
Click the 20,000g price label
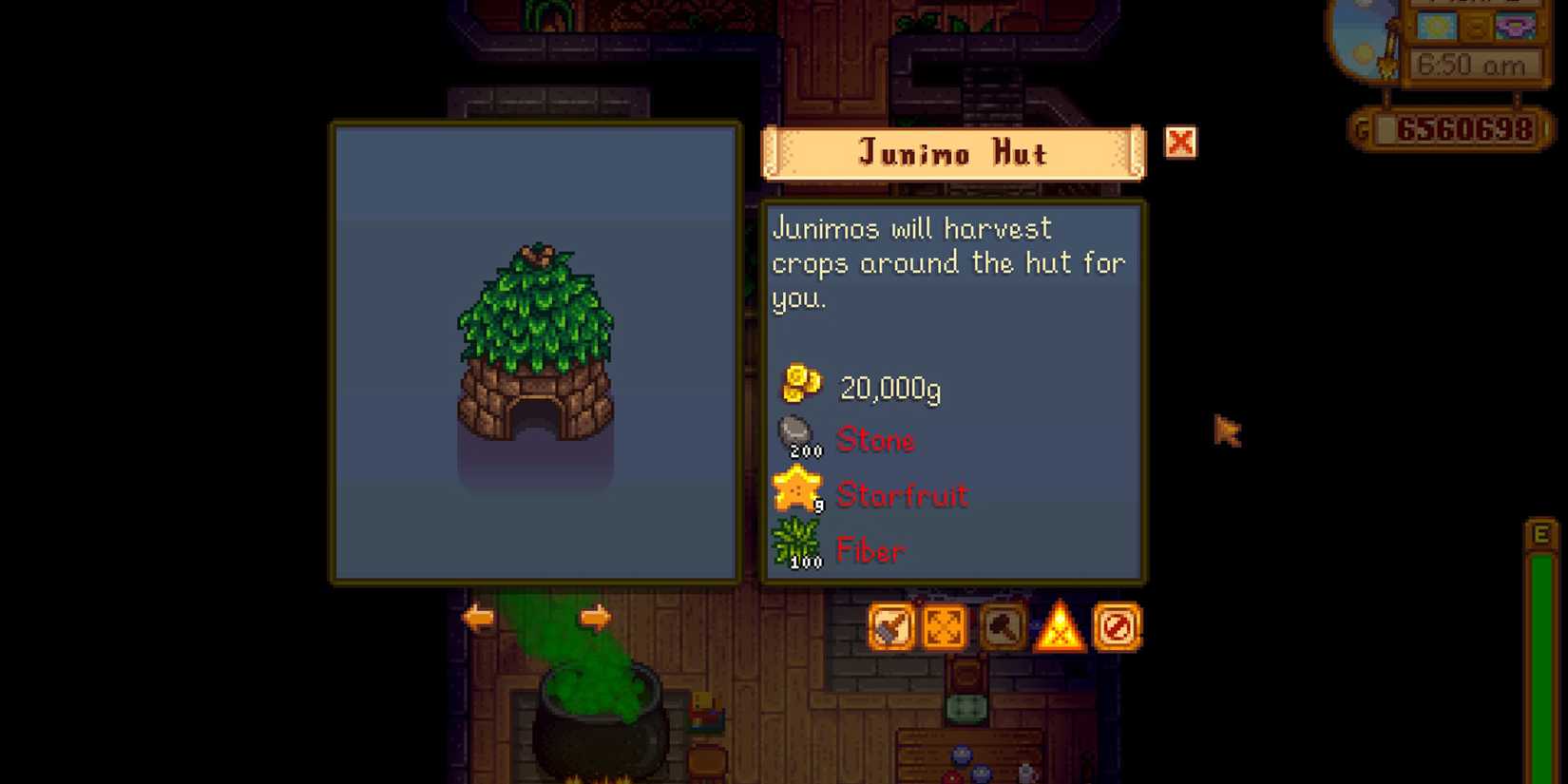pyautogui.click(x=889, y=387)
